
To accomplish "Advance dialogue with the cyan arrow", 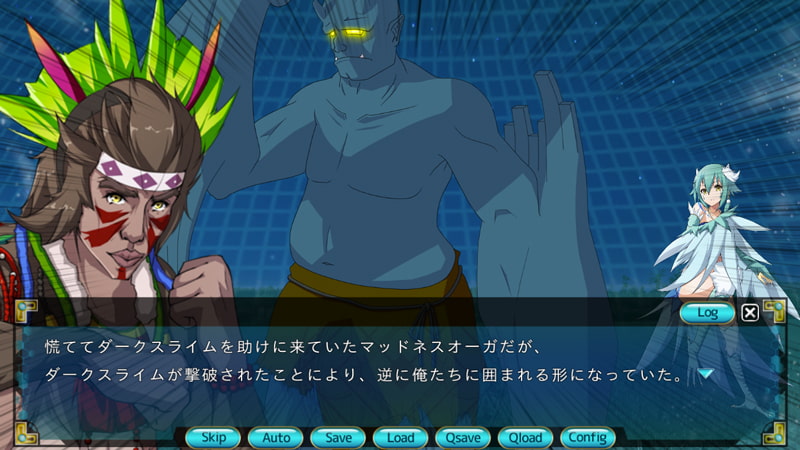I will point(706,374).
